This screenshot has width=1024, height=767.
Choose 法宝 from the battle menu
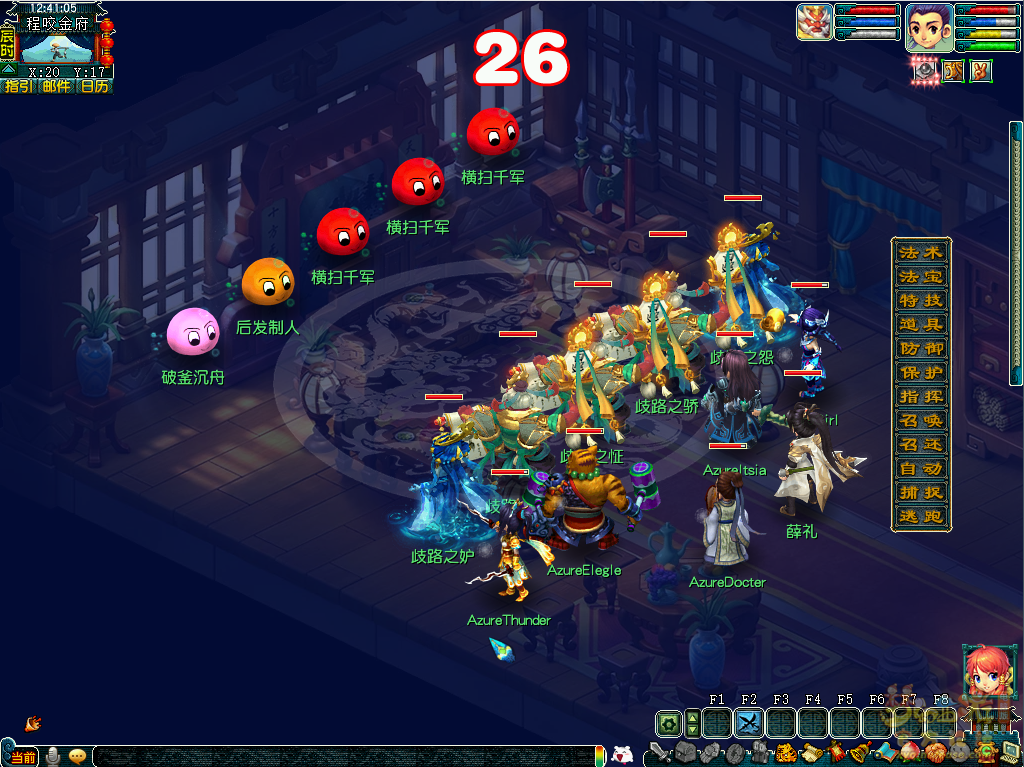point(920,276)
